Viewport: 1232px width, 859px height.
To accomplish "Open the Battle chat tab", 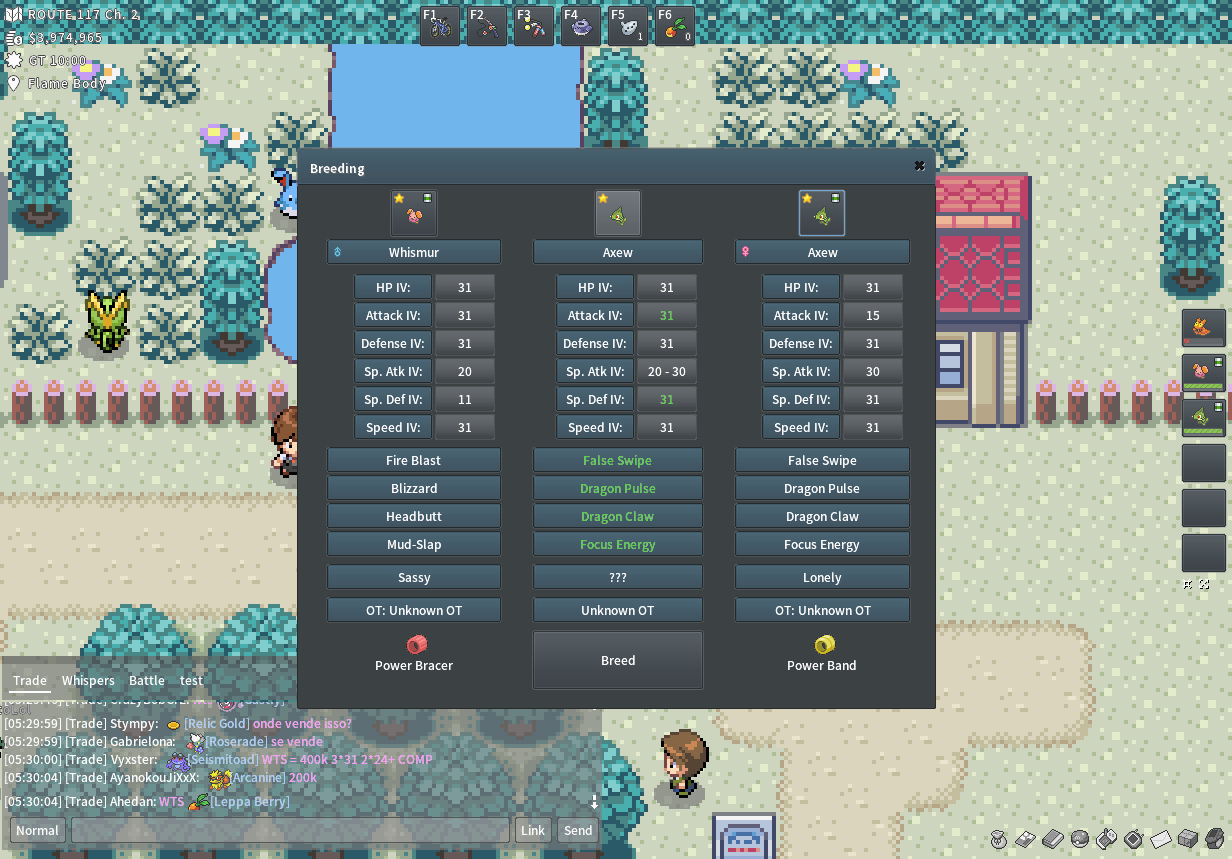I will pos(146,681).
